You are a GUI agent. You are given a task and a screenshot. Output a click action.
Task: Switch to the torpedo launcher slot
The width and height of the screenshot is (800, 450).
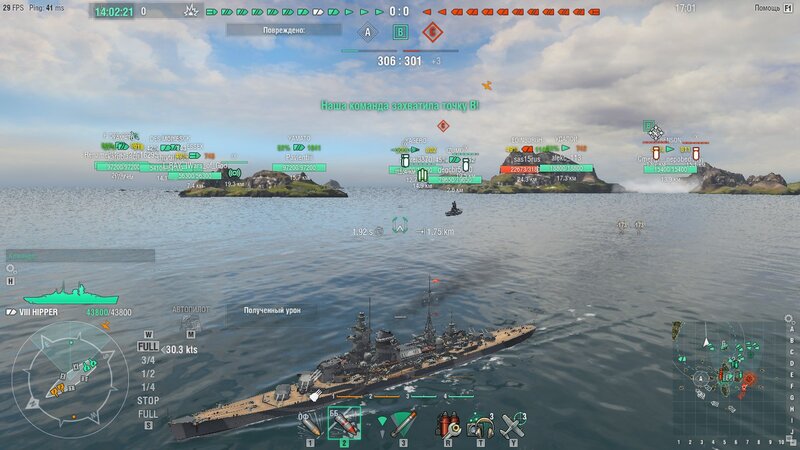click(x=402, y=423)
